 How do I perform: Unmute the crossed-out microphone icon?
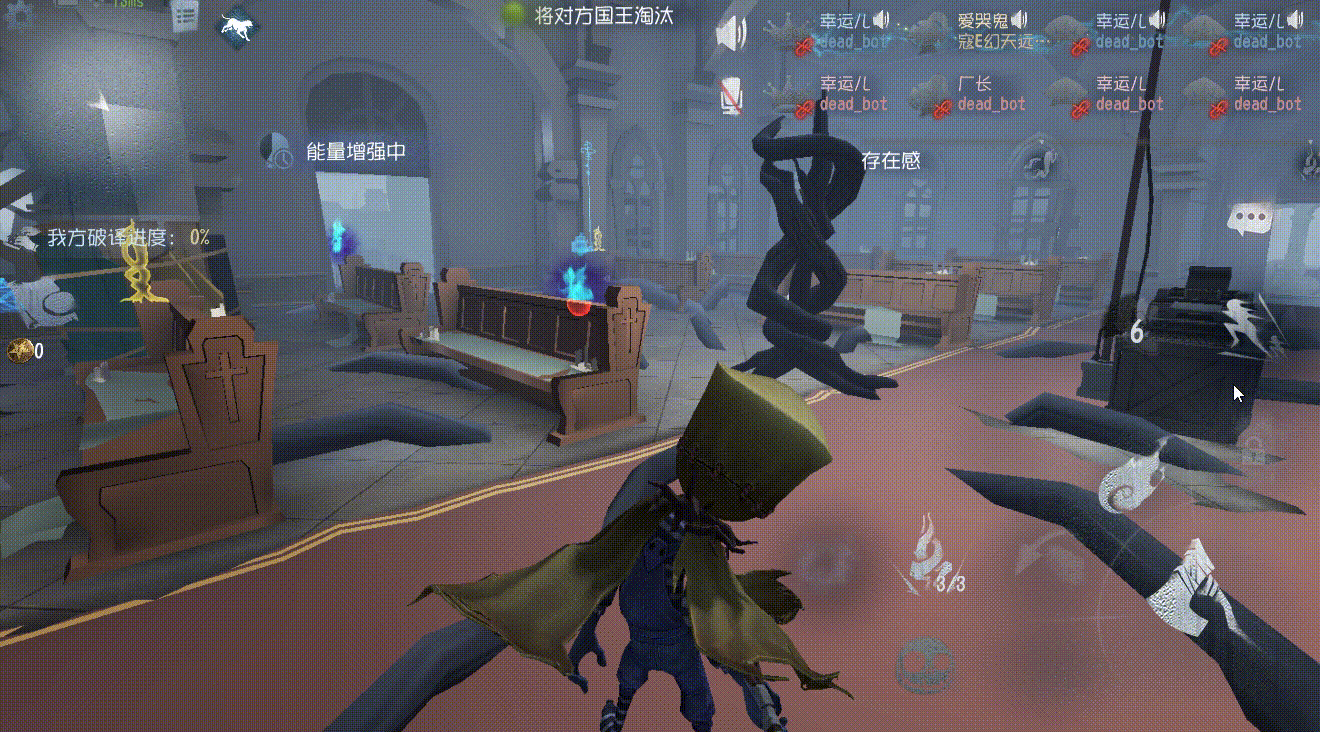(x=731, y=97)
